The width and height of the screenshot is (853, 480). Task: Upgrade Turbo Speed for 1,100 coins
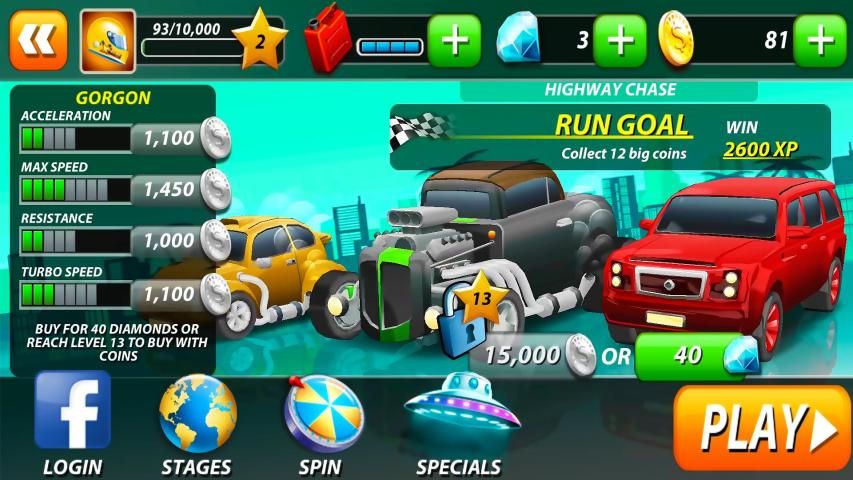click(x=177, y=293)
